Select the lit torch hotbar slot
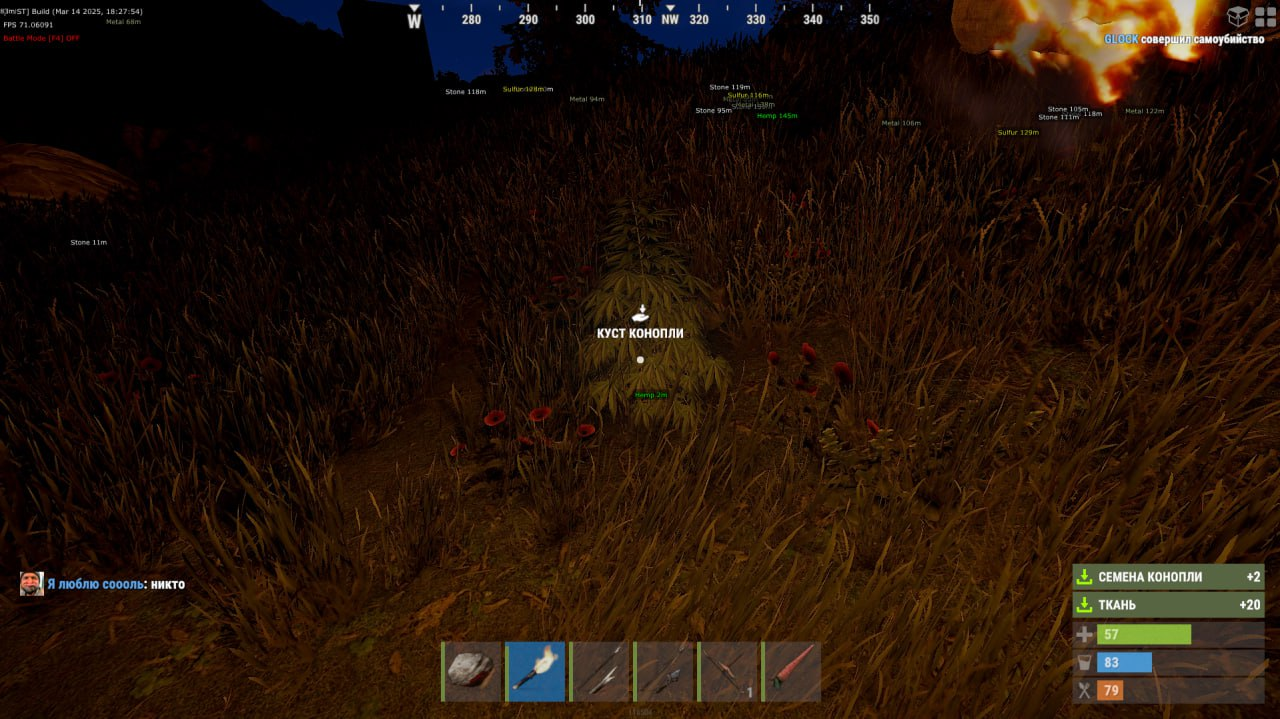The height and width of the screenshot is (719, 1280). (x=535, y=671)
